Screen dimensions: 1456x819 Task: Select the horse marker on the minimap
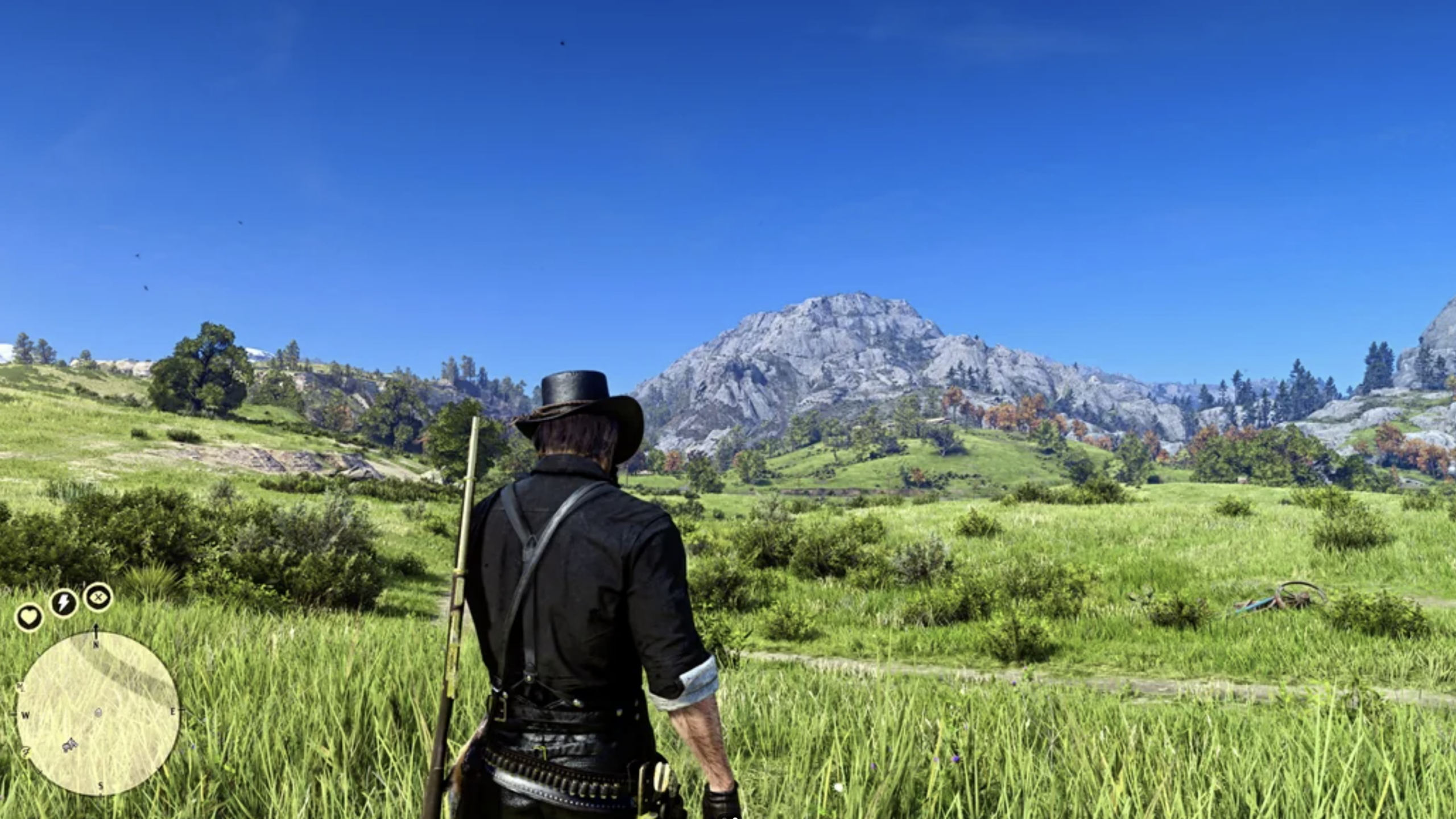point(70,744)
